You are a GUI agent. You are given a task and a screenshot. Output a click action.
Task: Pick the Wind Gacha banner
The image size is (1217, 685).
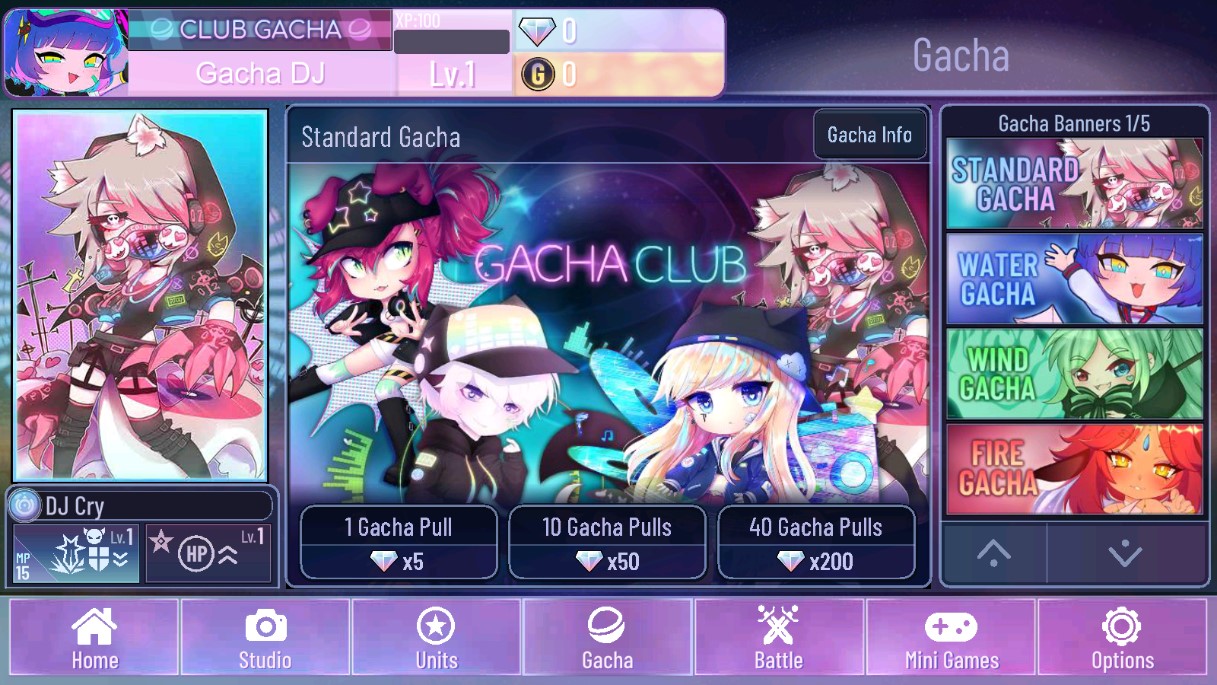click(x=1074, y=373)
